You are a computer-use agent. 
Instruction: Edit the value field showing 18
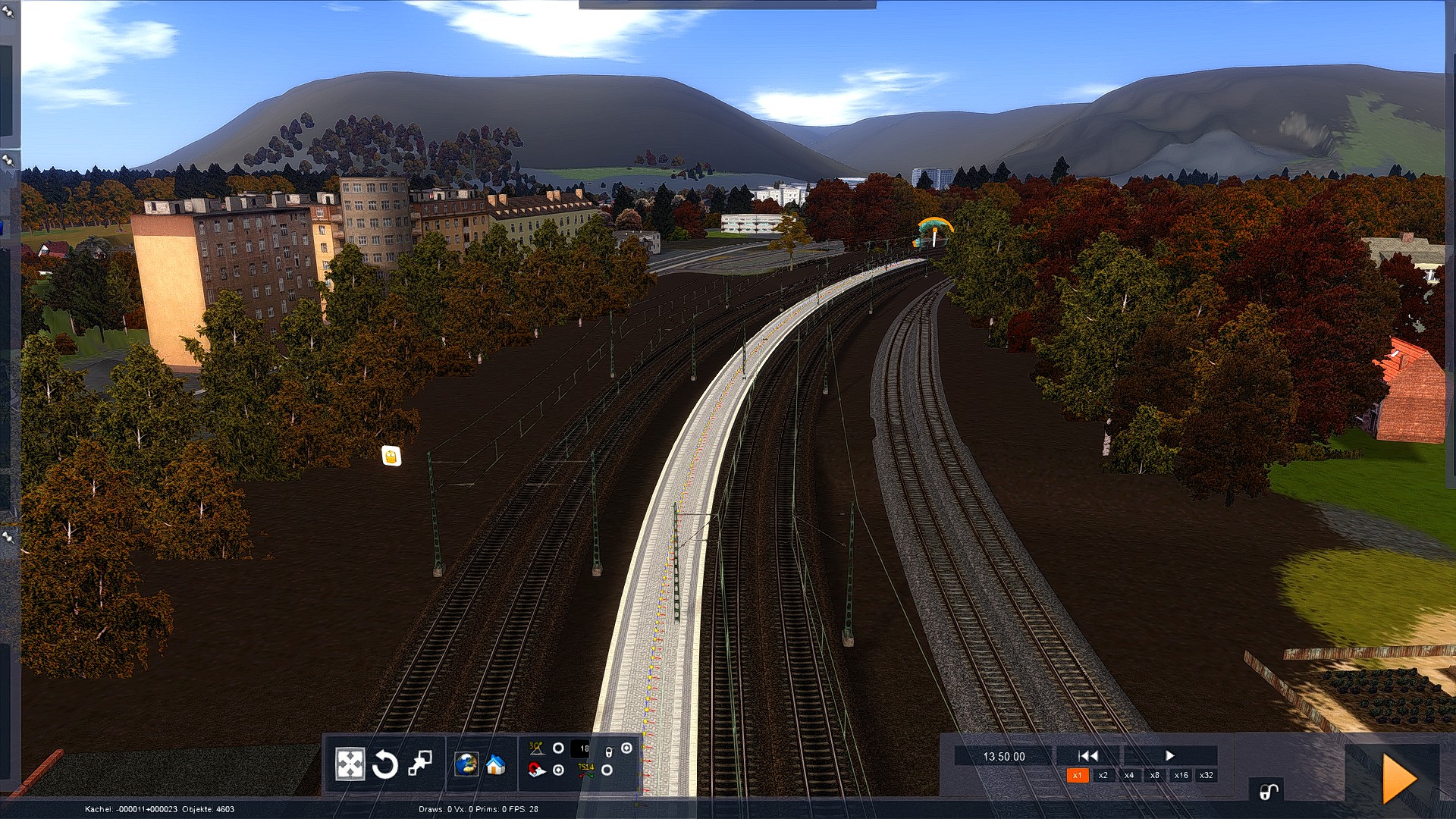tap(582, 748)
